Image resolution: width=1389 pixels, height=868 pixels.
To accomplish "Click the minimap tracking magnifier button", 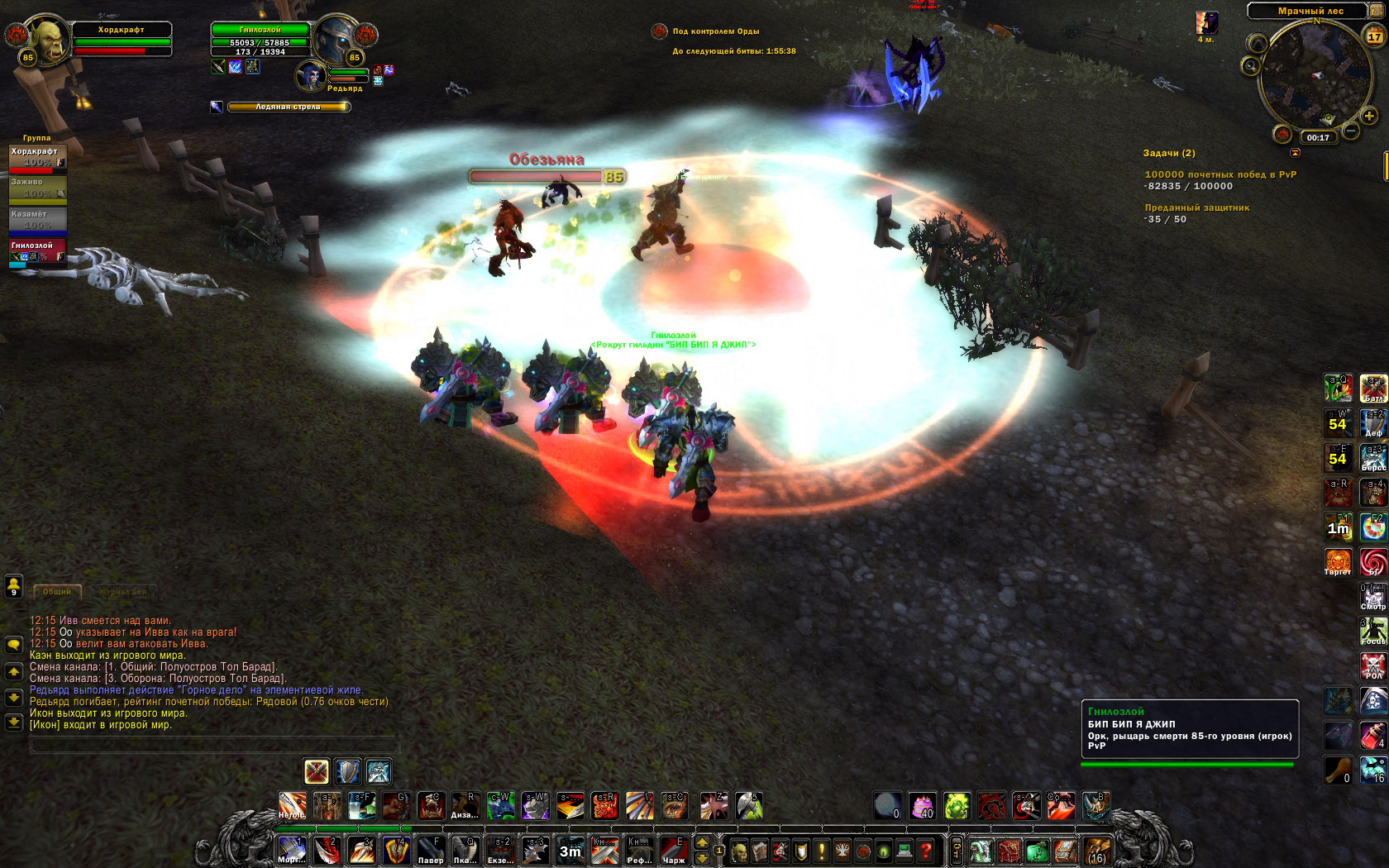I will tap(1250, 65).
